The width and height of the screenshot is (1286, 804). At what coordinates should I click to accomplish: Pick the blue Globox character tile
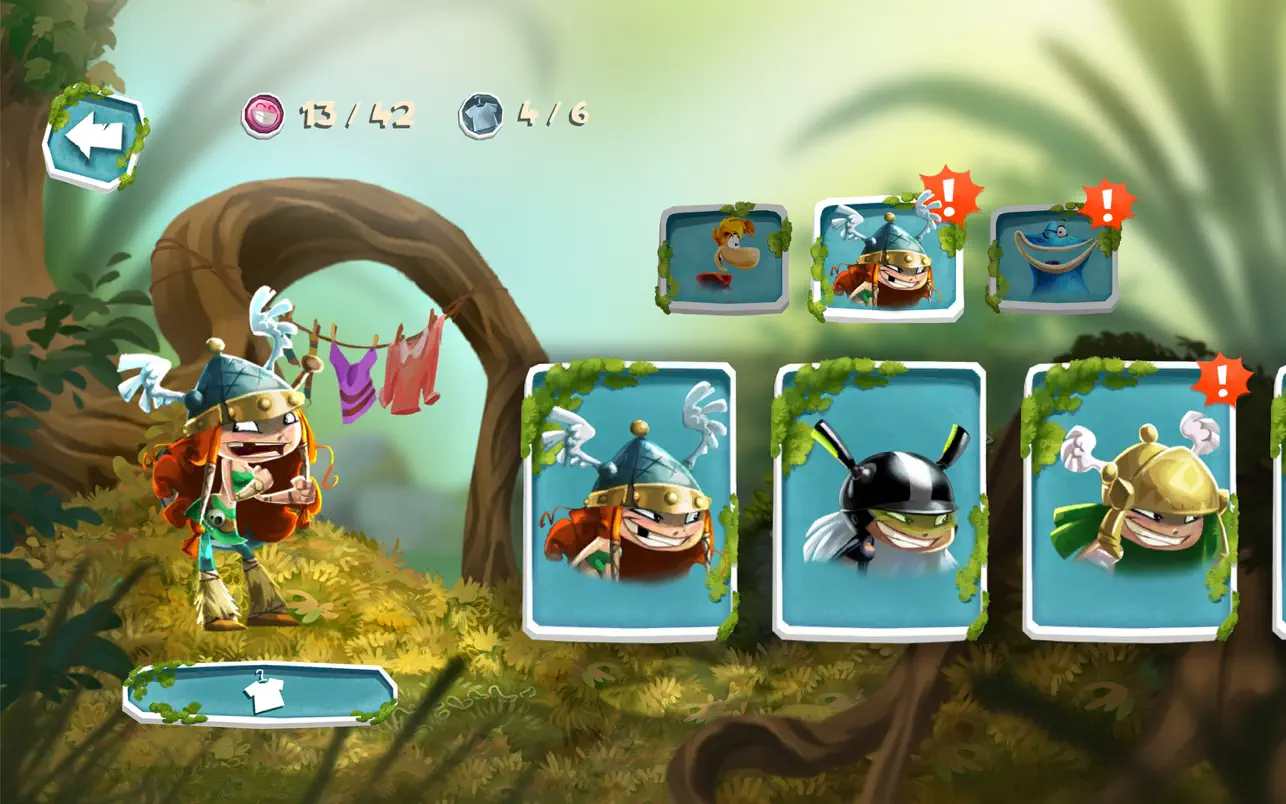click(x=1053, y=258)
